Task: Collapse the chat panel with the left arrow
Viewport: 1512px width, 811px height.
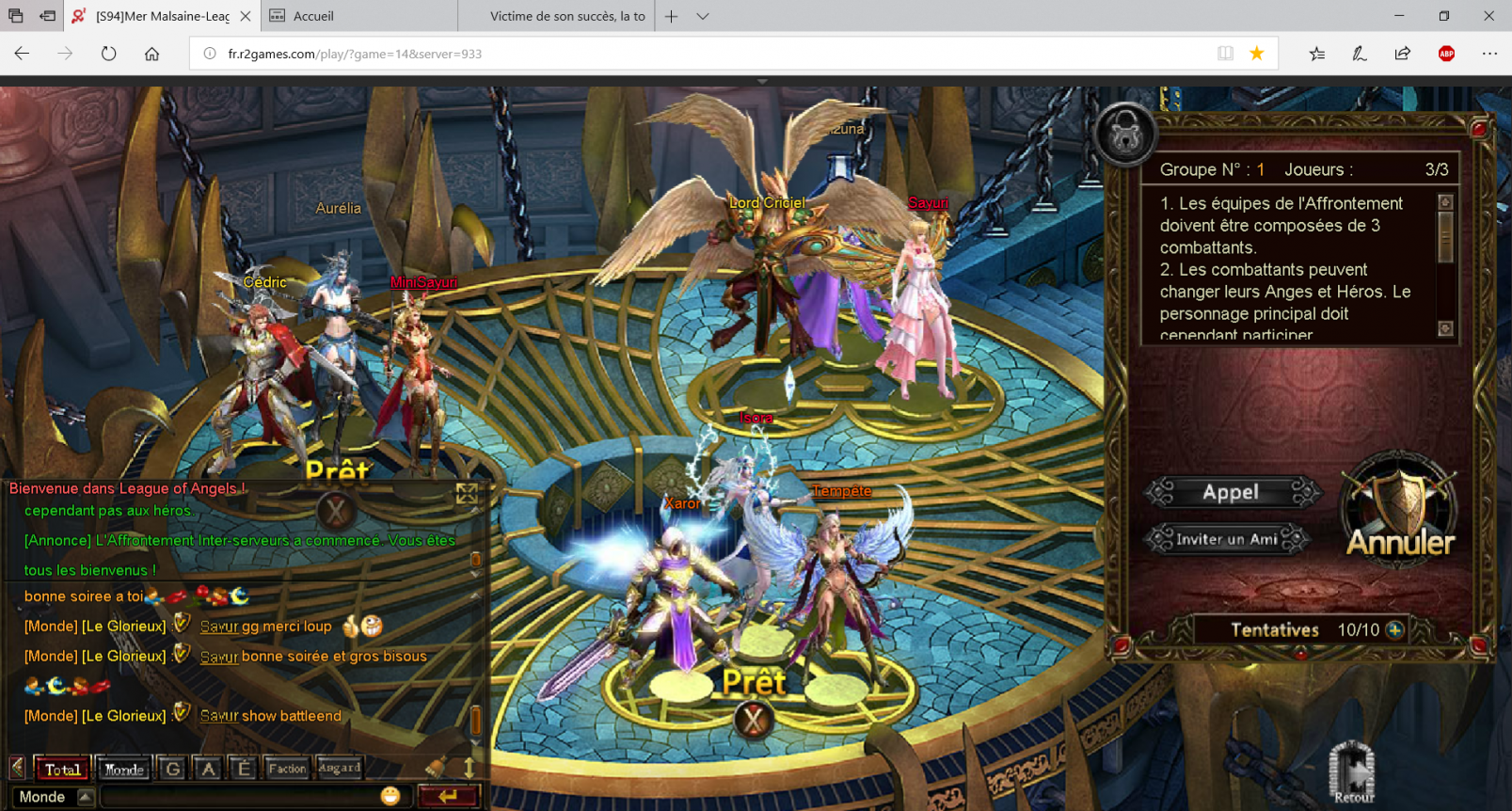Action: [x=17, y=768]
